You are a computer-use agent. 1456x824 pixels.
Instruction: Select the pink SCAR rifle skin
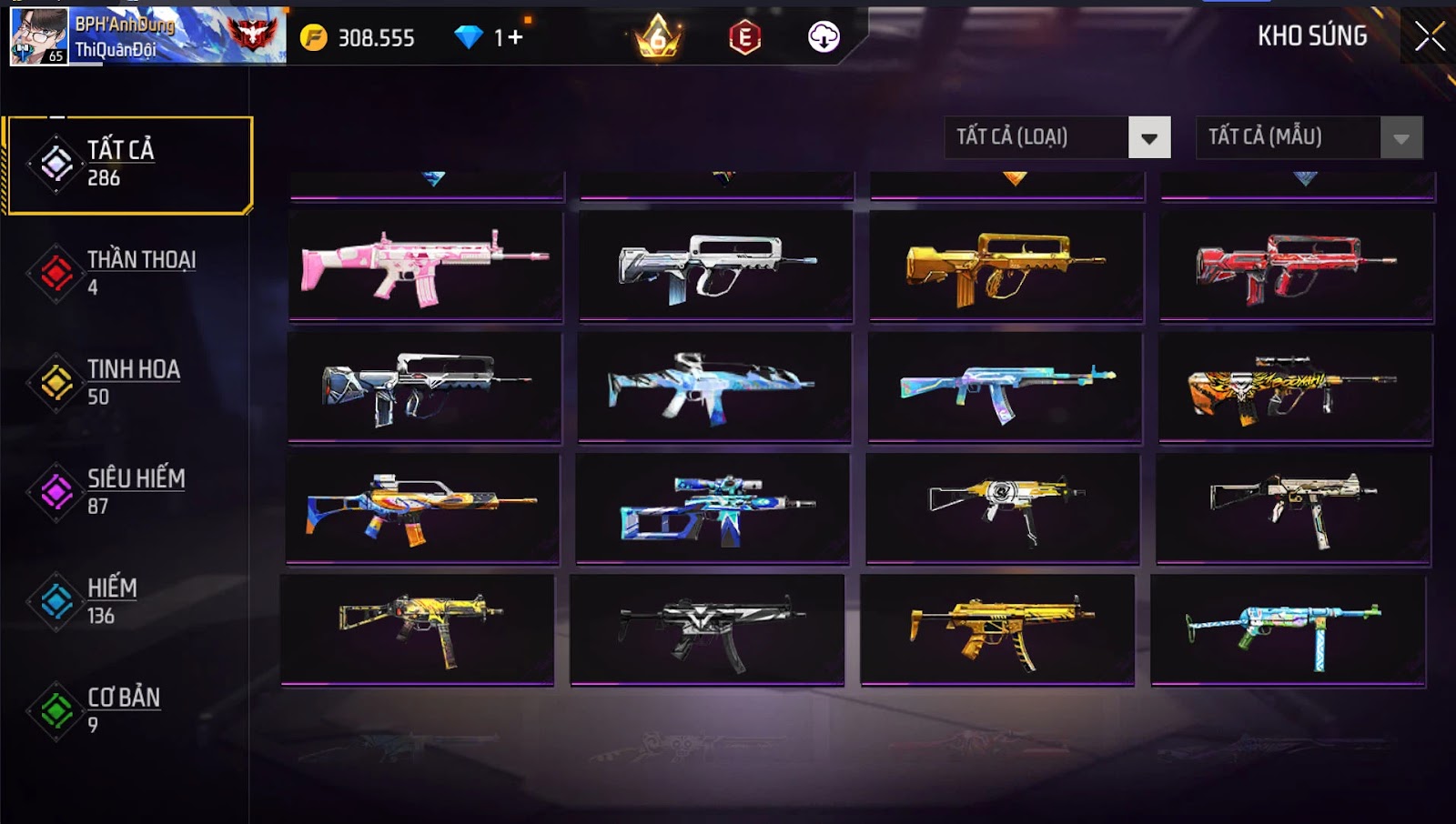point(425,266)
